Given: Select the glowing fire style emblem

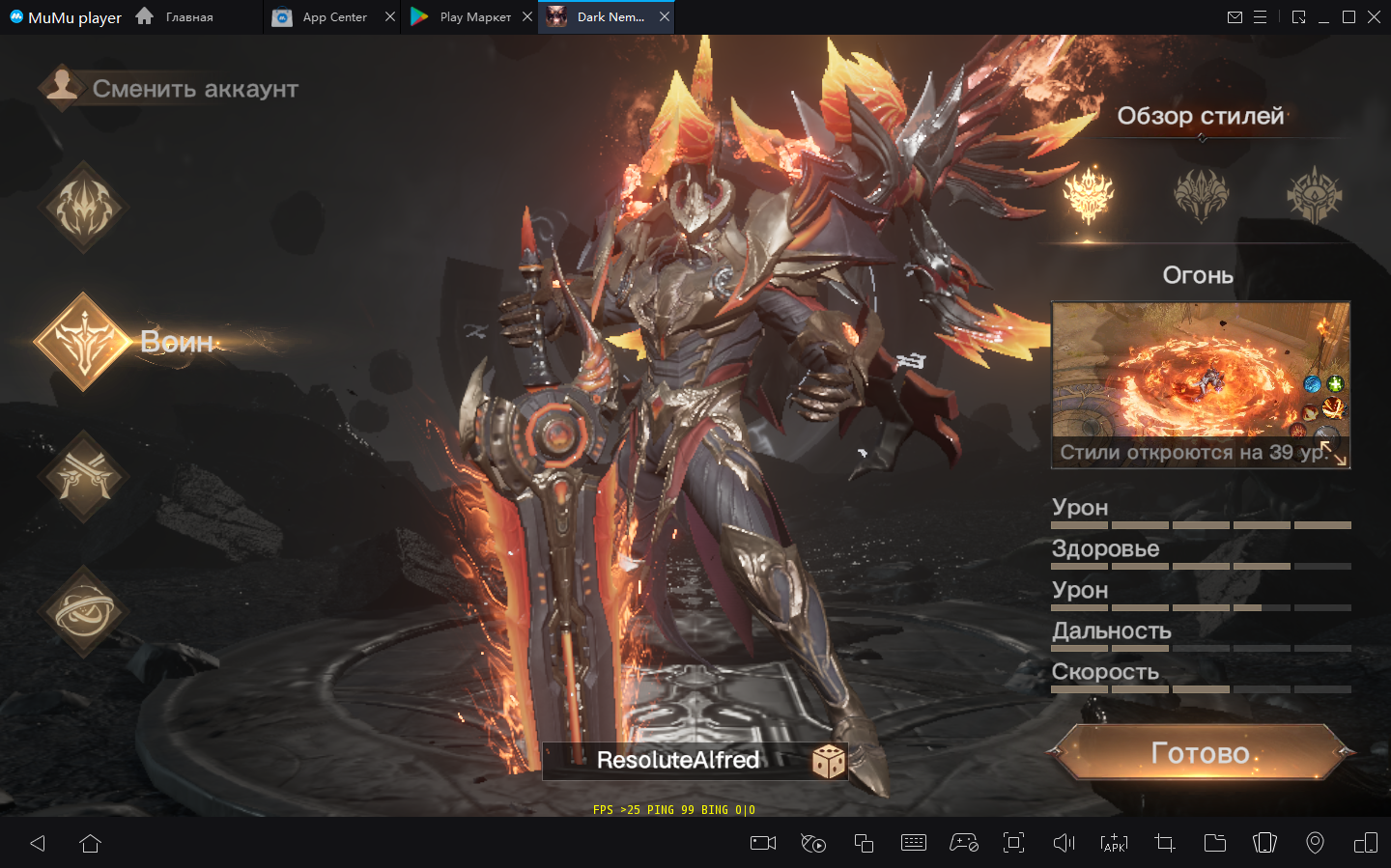Looking at the screenshot, I should click(x=1089, y=194).
